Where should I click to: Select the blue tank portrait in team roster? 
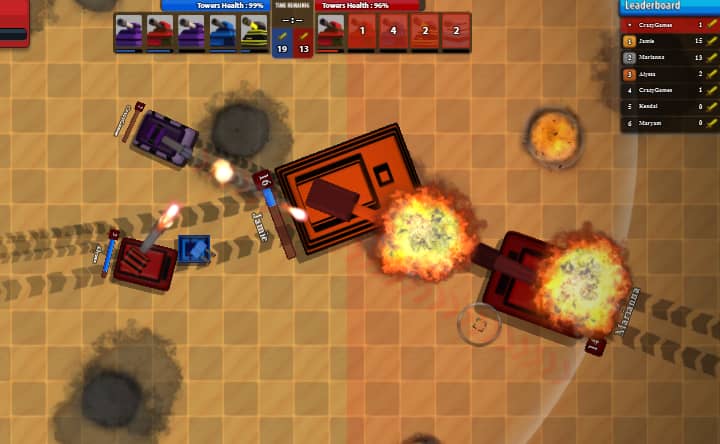[x=223, y=32]
